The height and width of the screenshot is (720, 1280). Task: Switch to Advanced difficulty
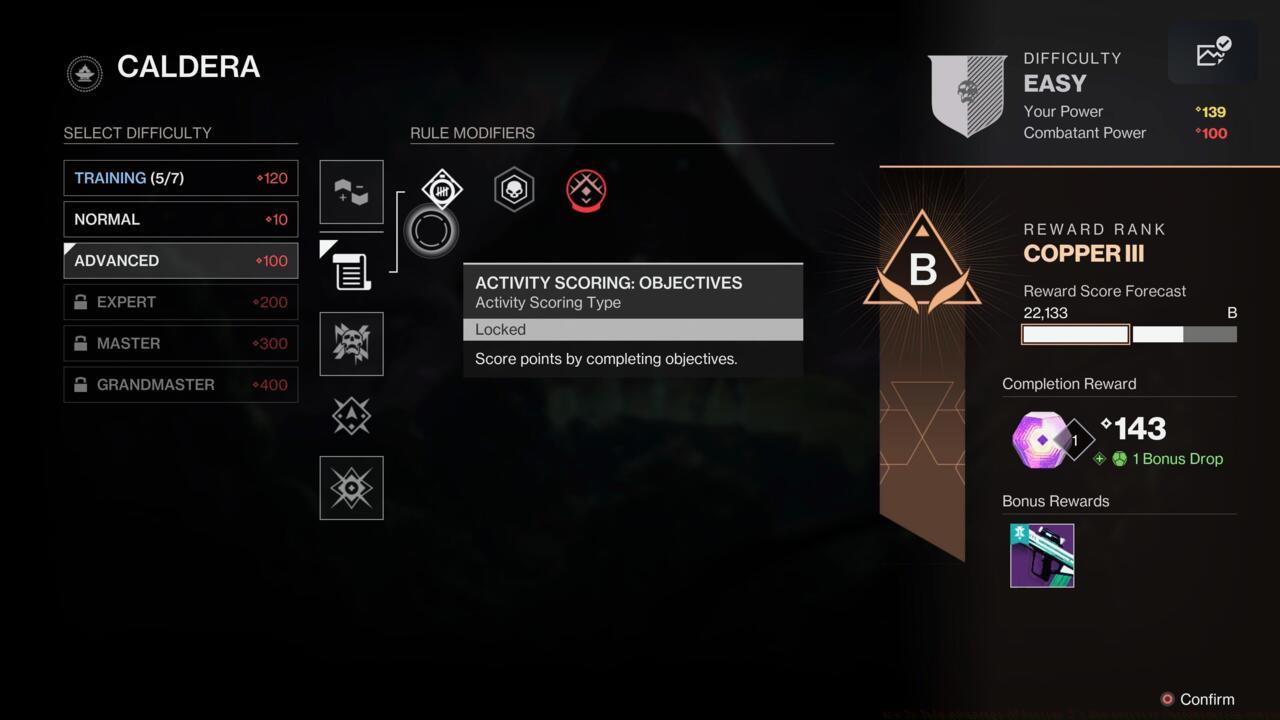(180, 260)
